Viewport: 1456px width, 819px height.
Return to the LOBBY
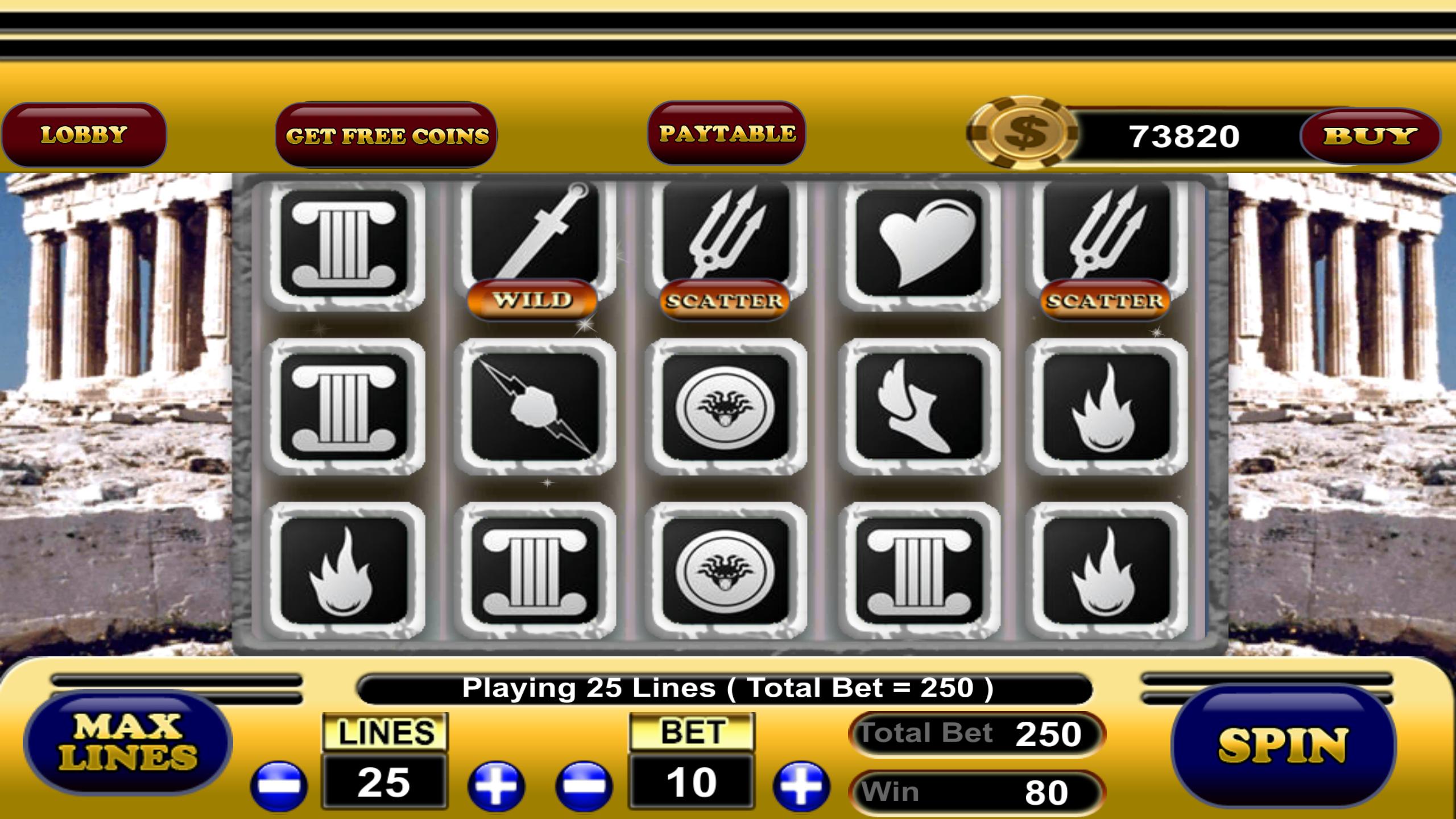(84, 134)
